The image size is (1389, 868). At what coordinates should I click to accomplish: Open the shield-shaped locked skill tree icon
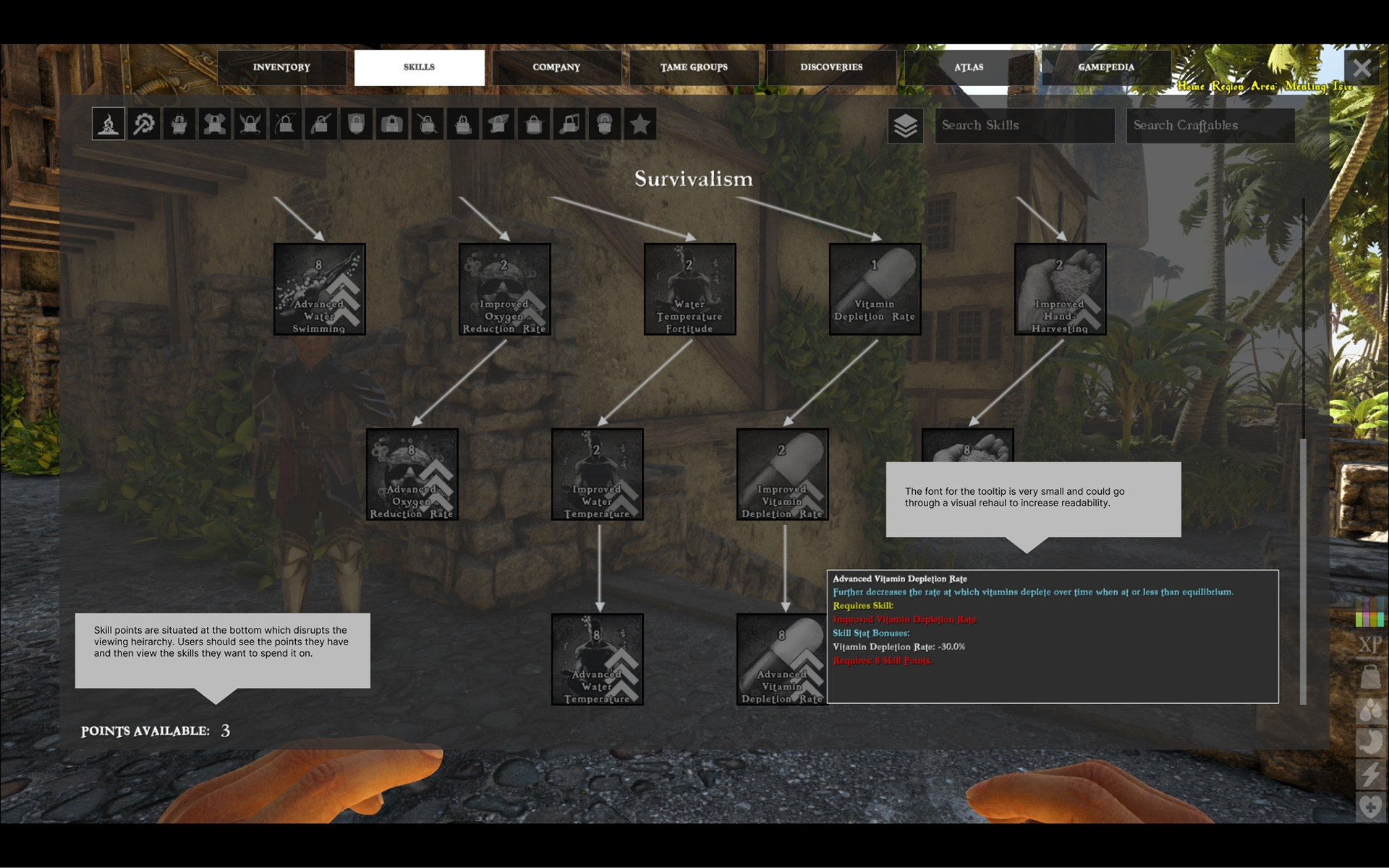[356, 124]
